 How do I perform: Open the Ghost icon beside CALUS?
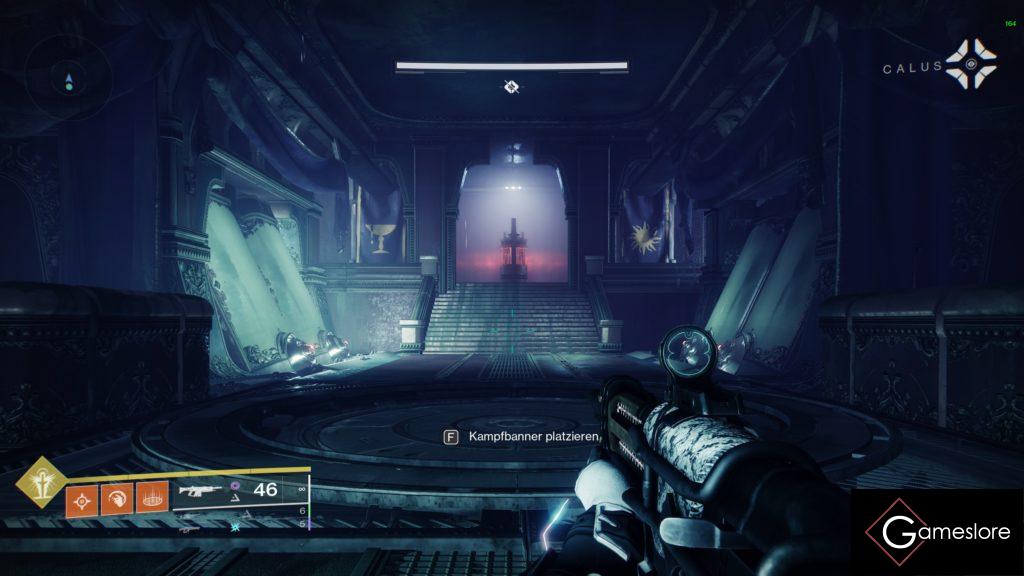pos(971,66)
